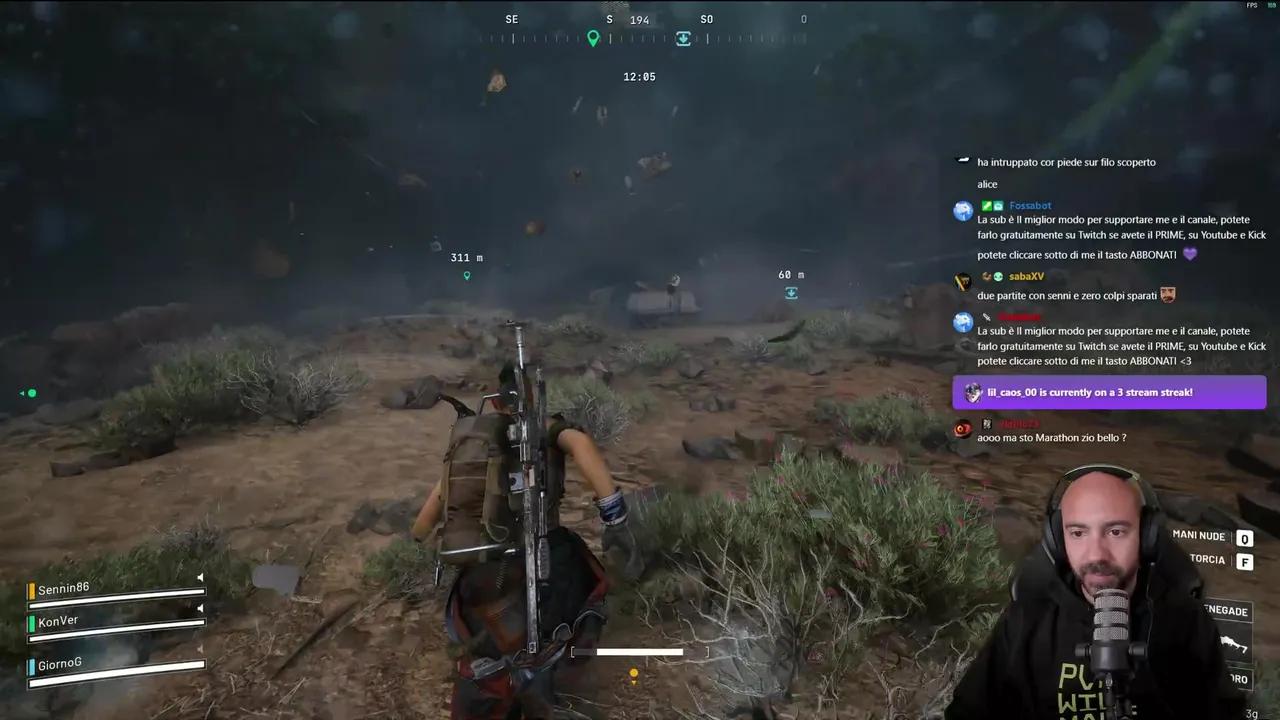The image size is (1280, 720).
Task: Mute Sennin86 using the speaker arrow
Action: (x=200, y=577)
